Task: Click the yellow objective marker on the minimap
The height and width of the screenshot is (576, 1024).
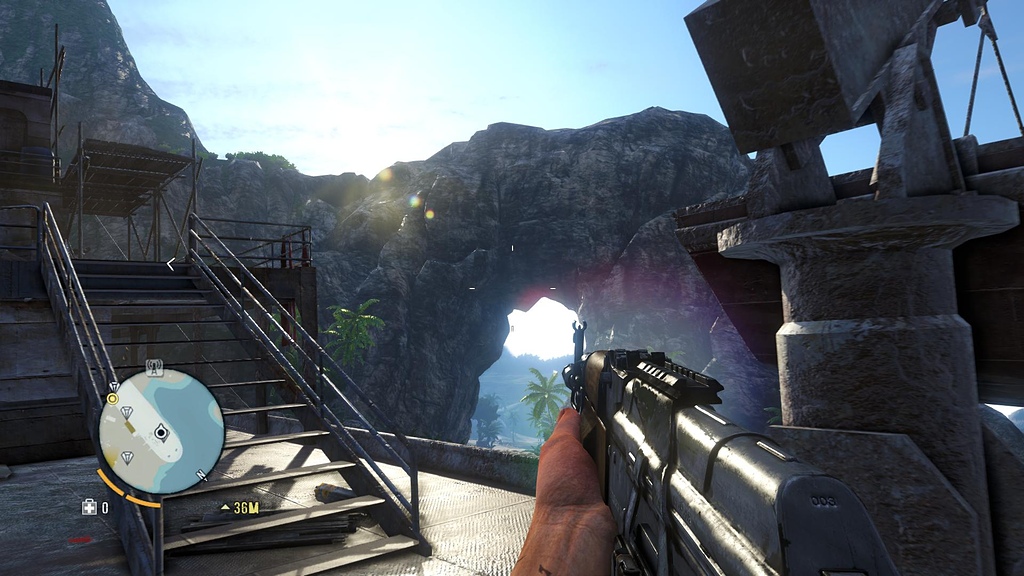Action: tap(113, 398)
